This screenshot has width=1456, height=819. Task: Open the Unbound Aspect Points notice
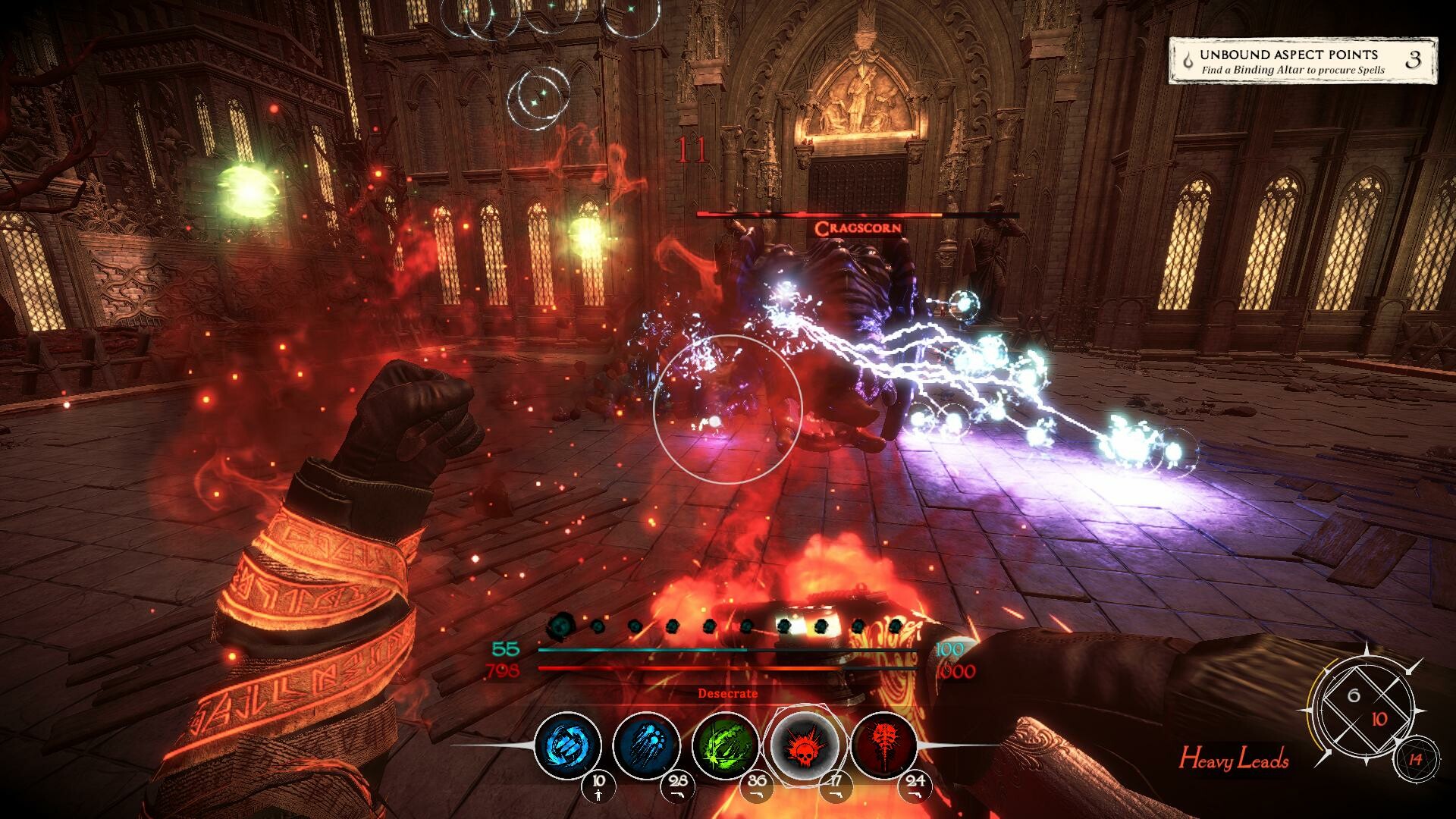[x=1302, y=61]
